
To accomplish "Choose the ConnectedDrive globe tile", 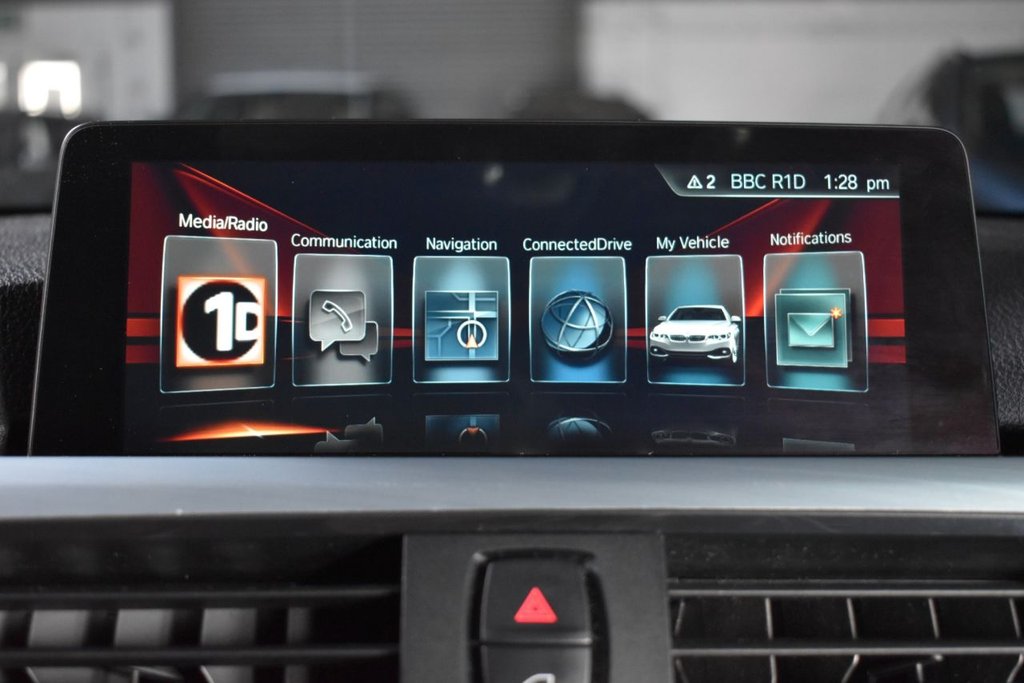I will point(577,320).
